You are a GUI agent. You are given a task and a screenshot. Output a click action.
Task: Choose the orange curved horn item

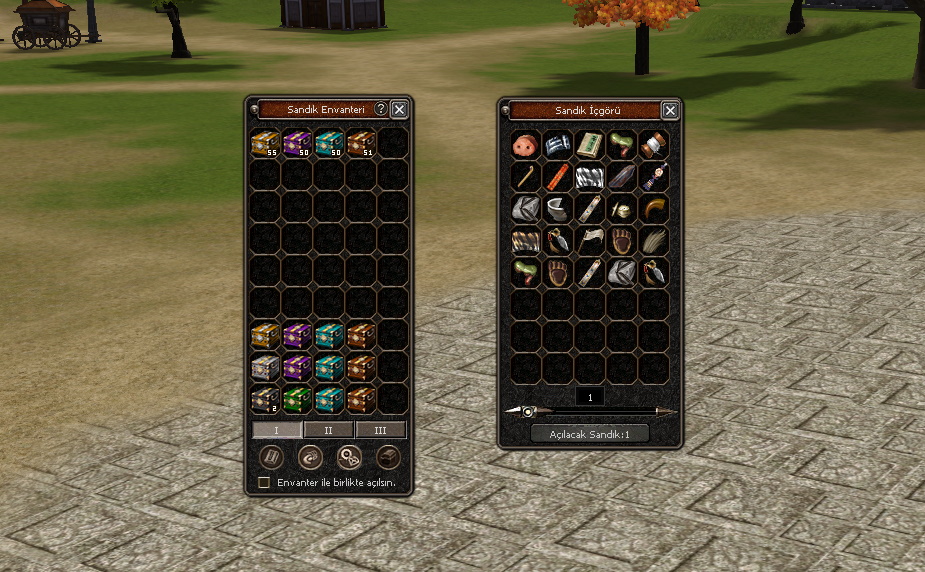(655, 208)
